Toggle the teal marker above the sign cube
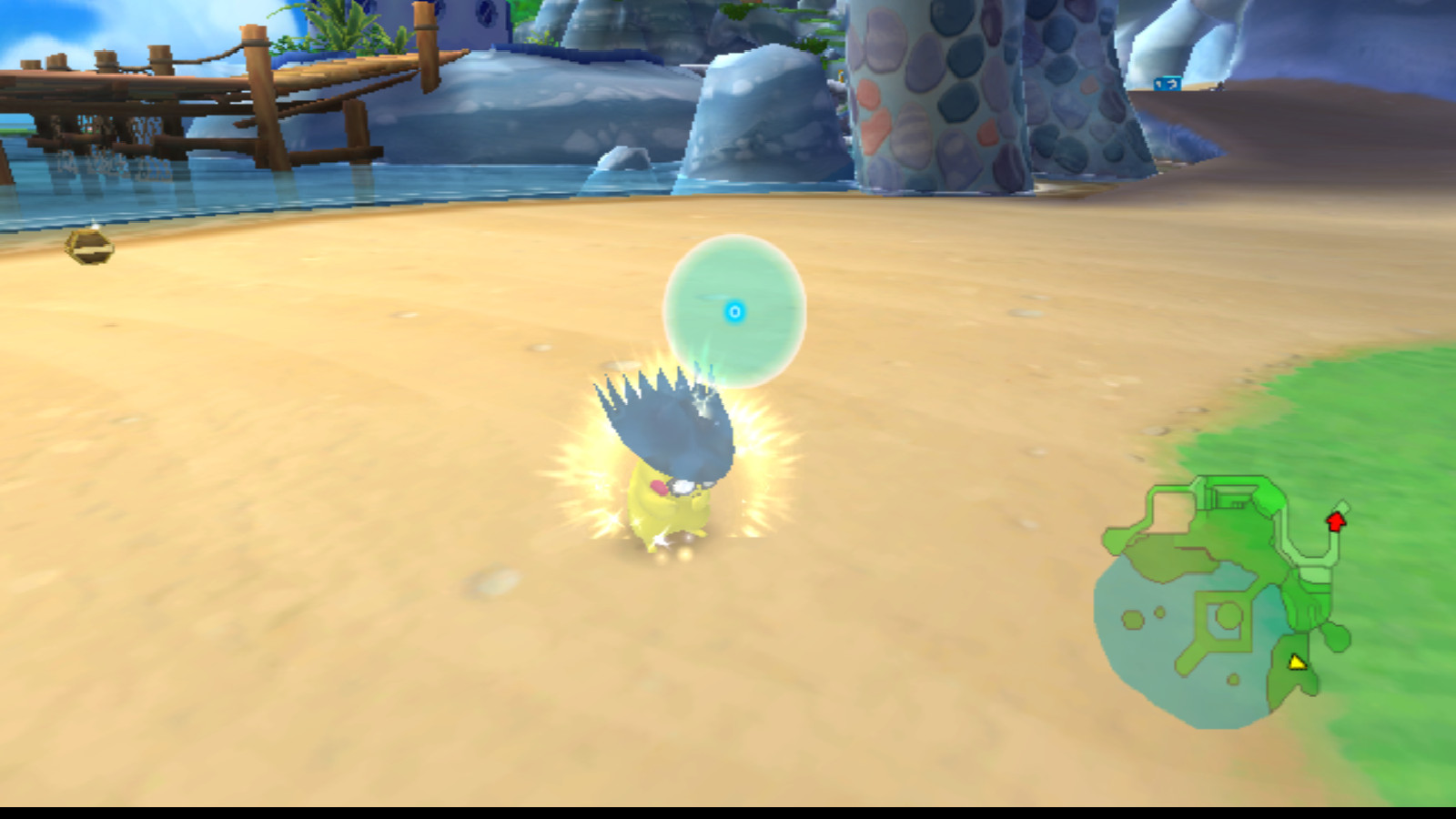 pyautogui.click(x=1173, y=76)
